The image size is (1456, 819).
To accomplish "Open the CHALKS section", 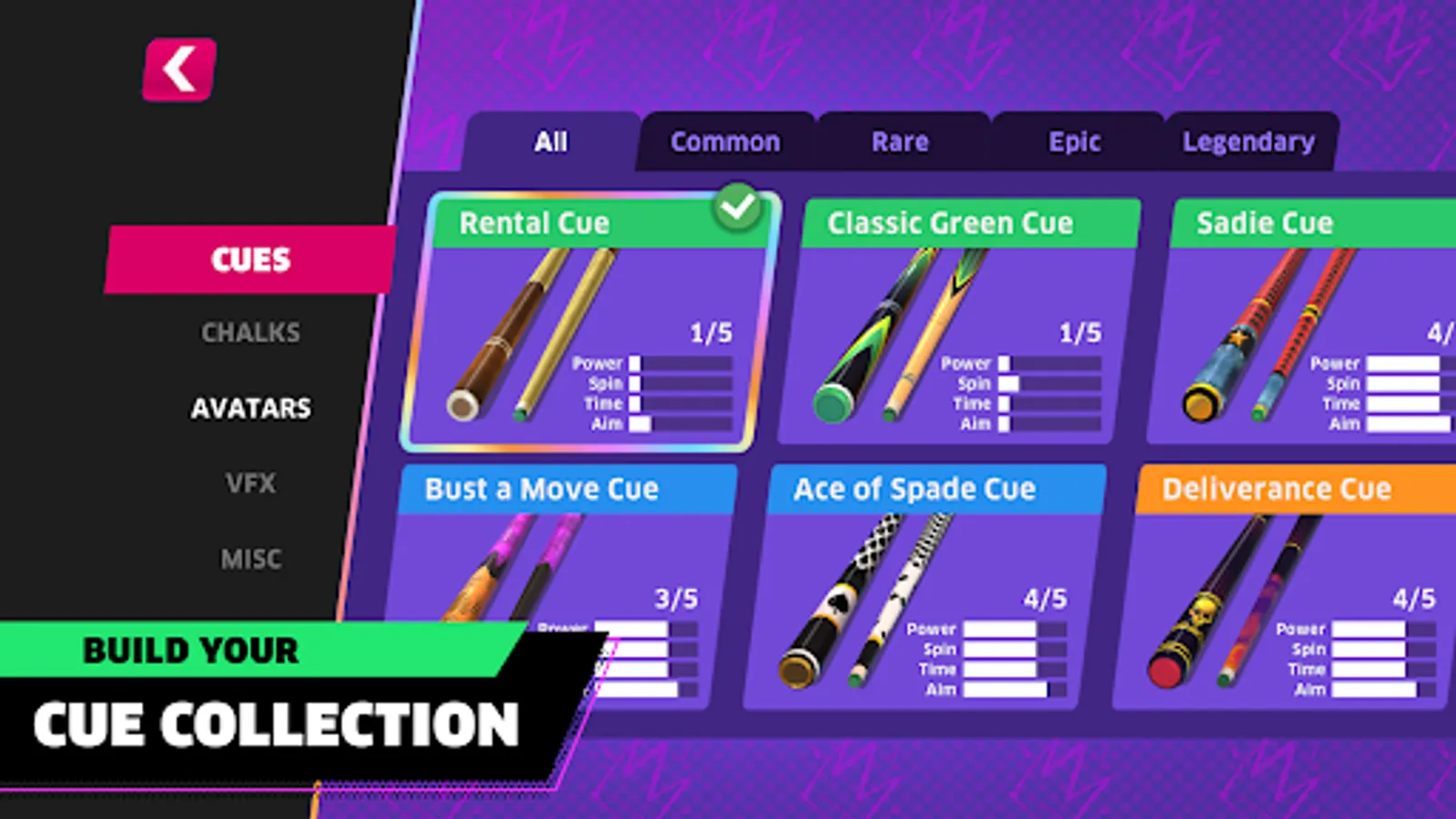I will coord(250,332).
